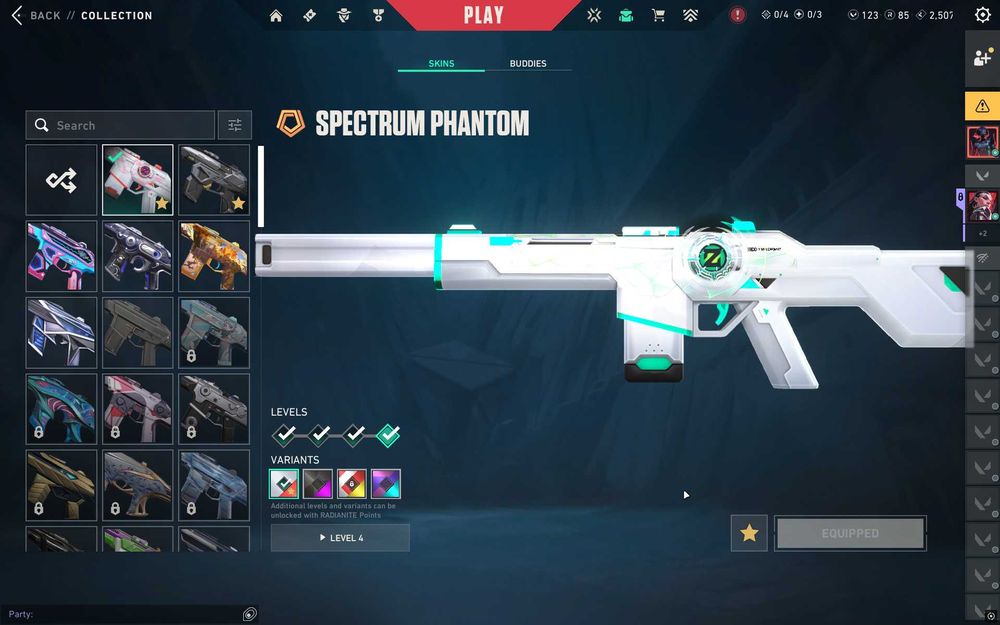Screen dimensions: 1000x625
Task: Click the greyed Equipped button
Action: click(850, 533)
